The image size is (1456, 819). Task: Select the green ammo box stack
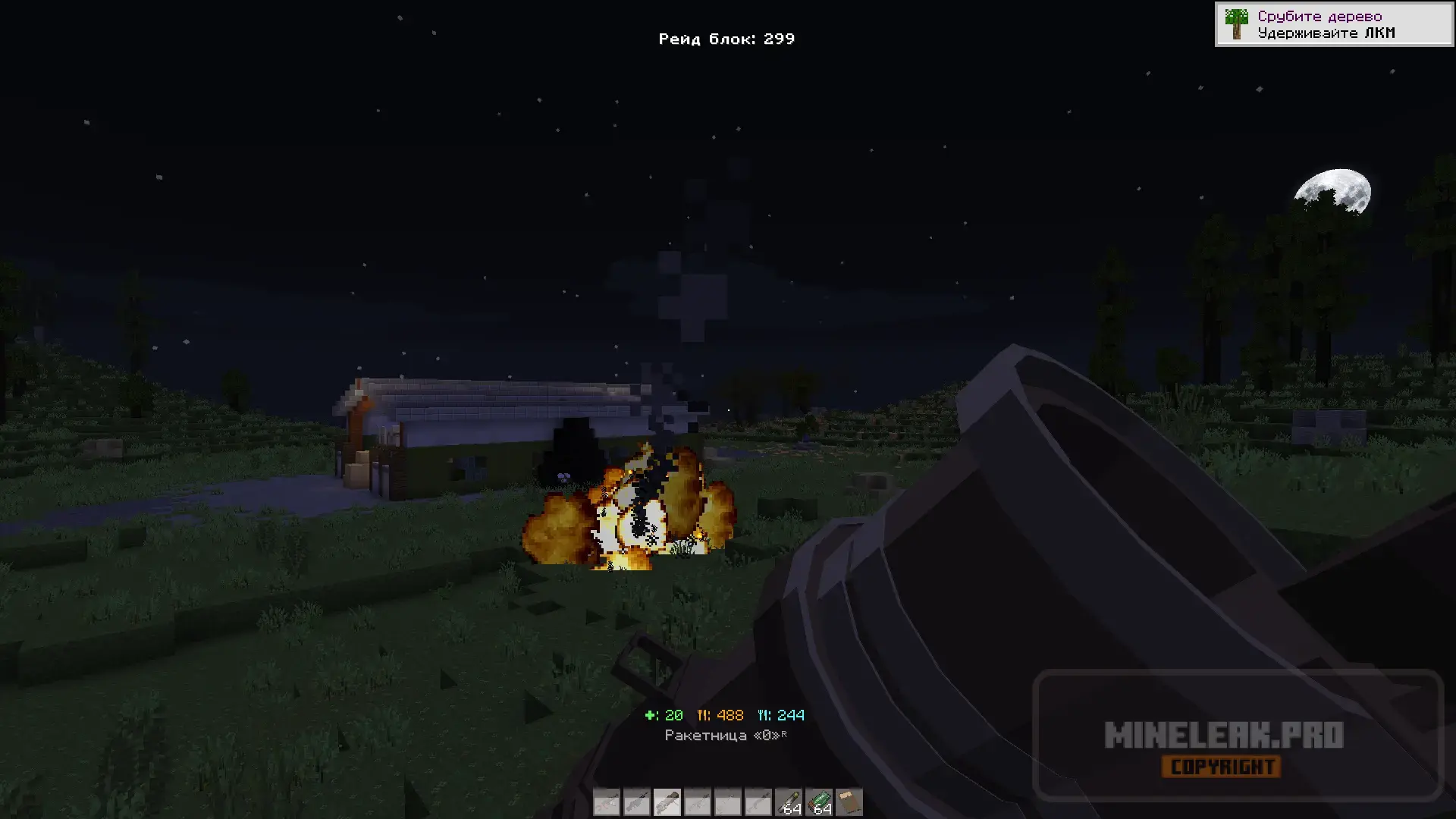click(819, 802)
